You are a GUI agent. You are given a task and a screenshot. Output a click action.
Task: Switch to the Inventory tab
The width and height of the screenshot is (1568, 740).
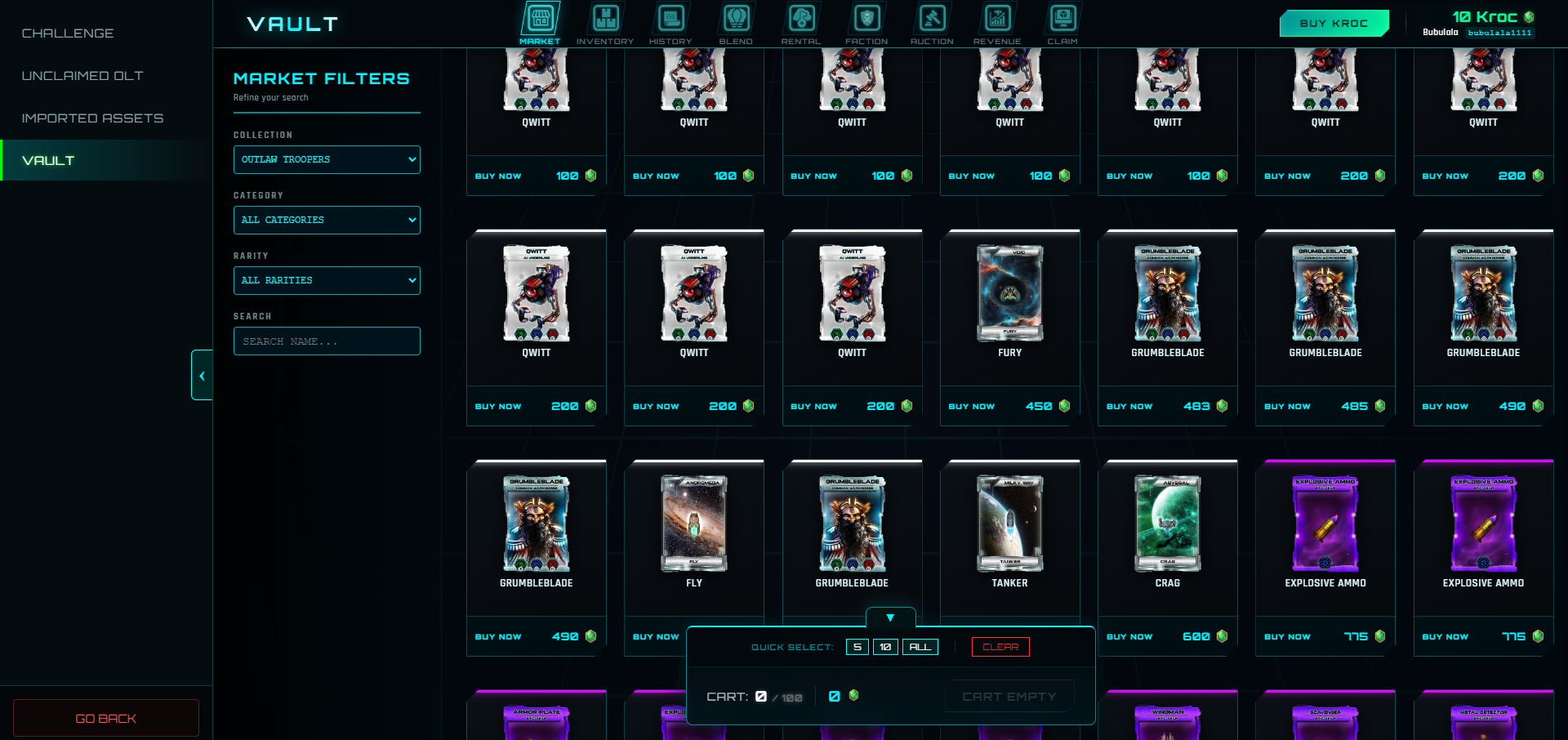pyautogui.click(x=605, y=25)
